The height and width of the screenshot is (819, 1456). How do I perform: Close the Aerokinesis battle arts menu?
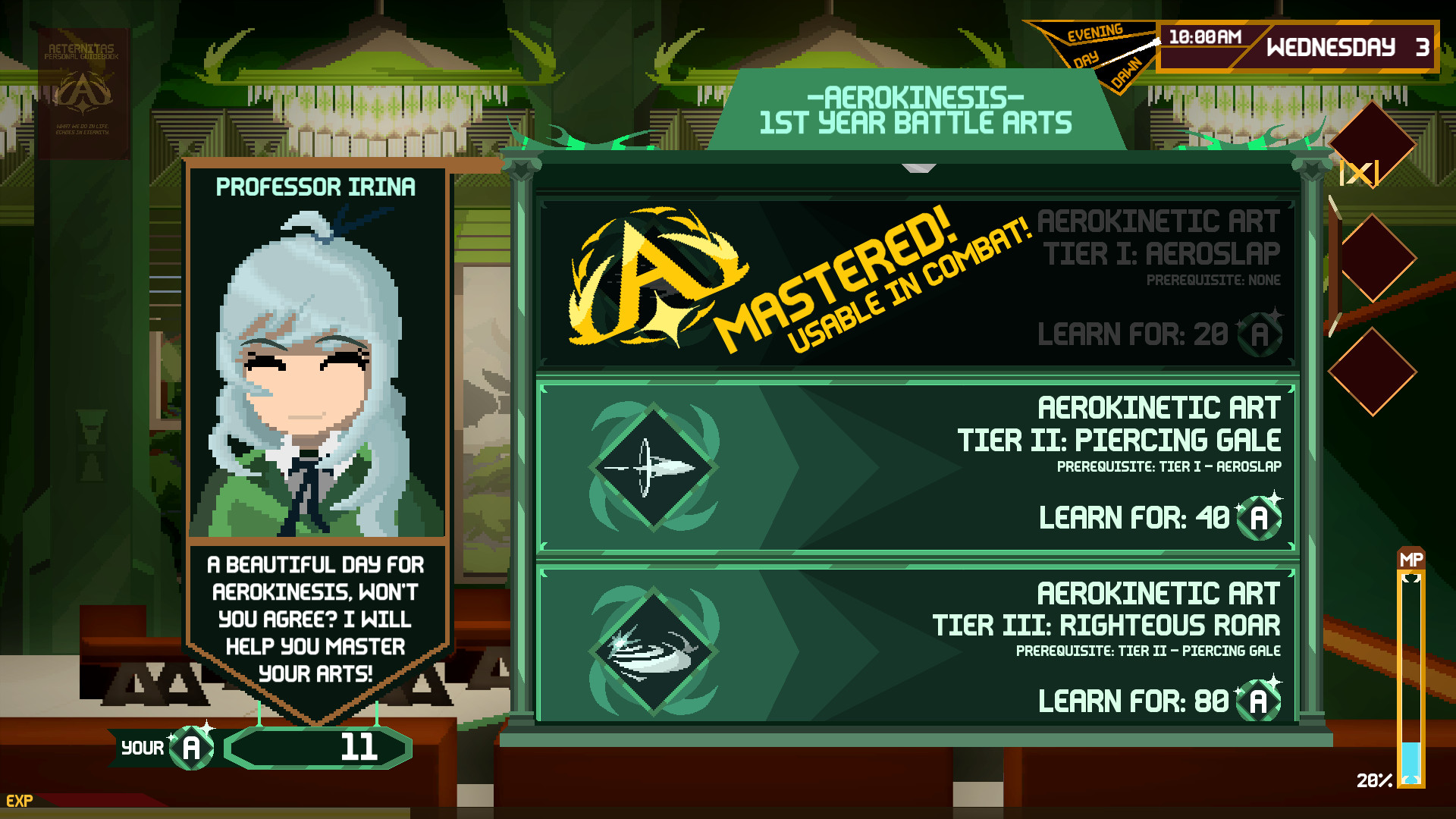pos(1359,173)
